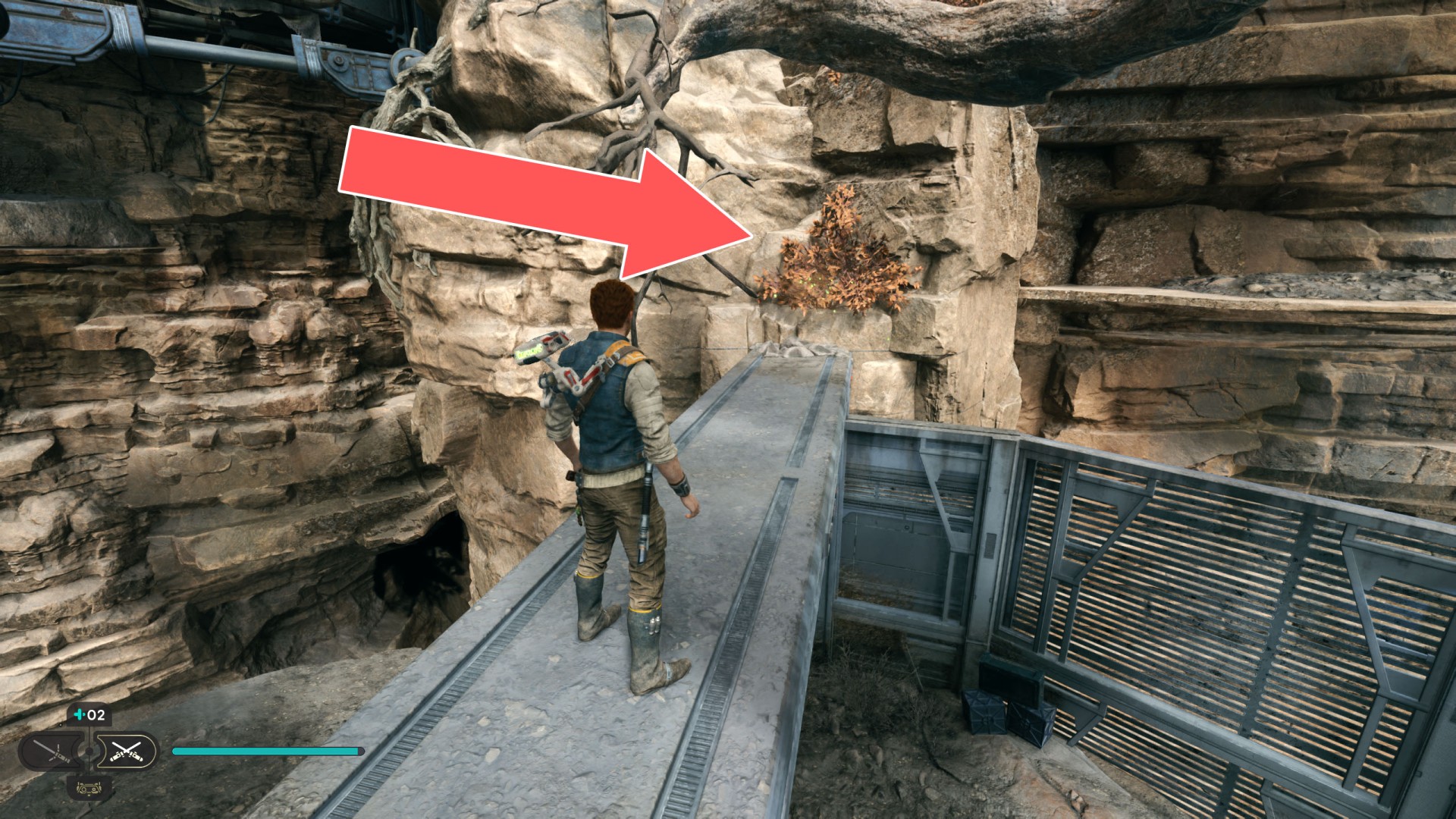Select the dimmed lightsaber stance on the left
The width and height of the screenshot is (1456, 819).
(x=53, y=752)
